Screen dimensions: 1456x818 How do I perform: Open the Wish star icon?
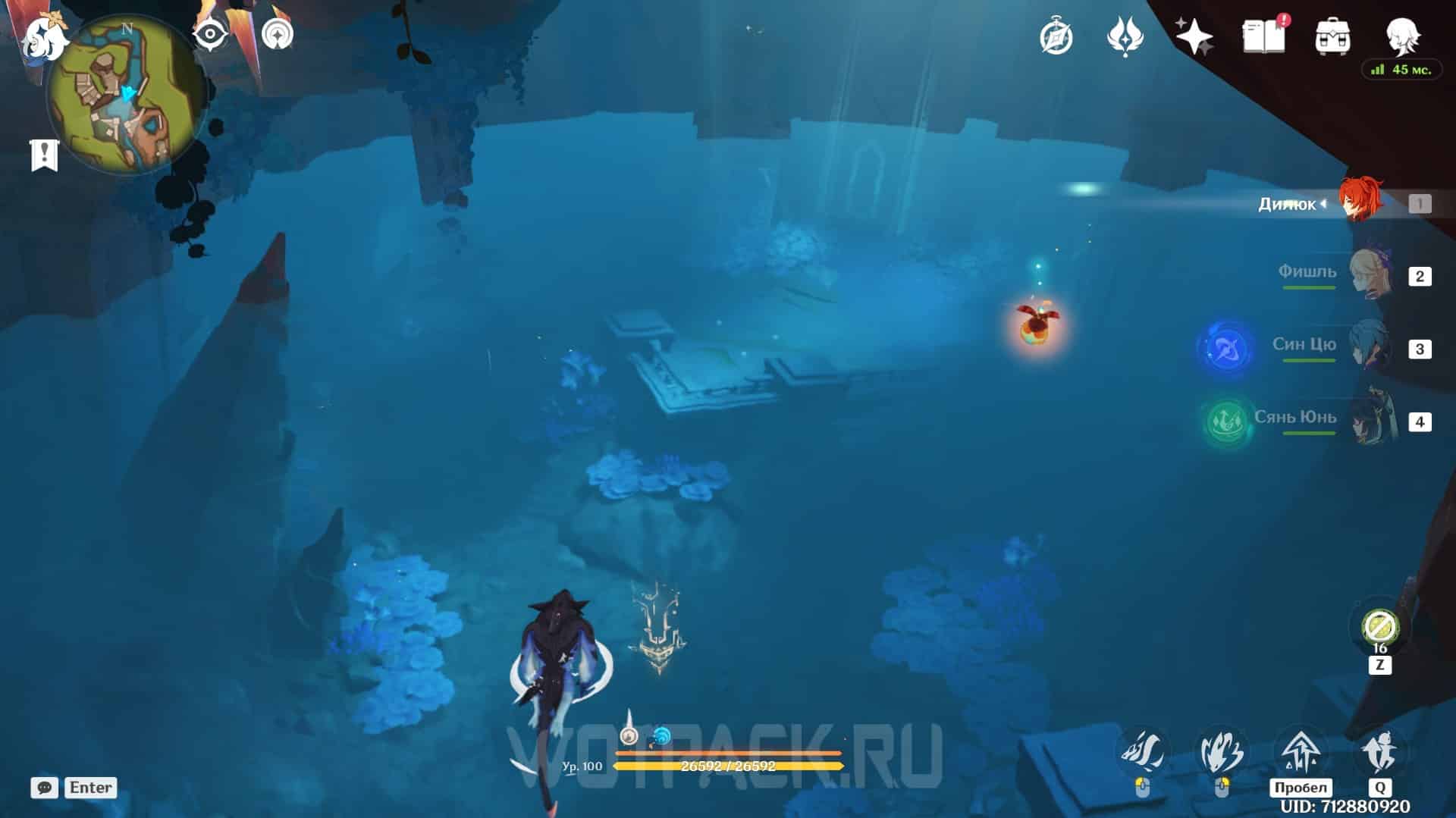click(x=1194, y=36)
